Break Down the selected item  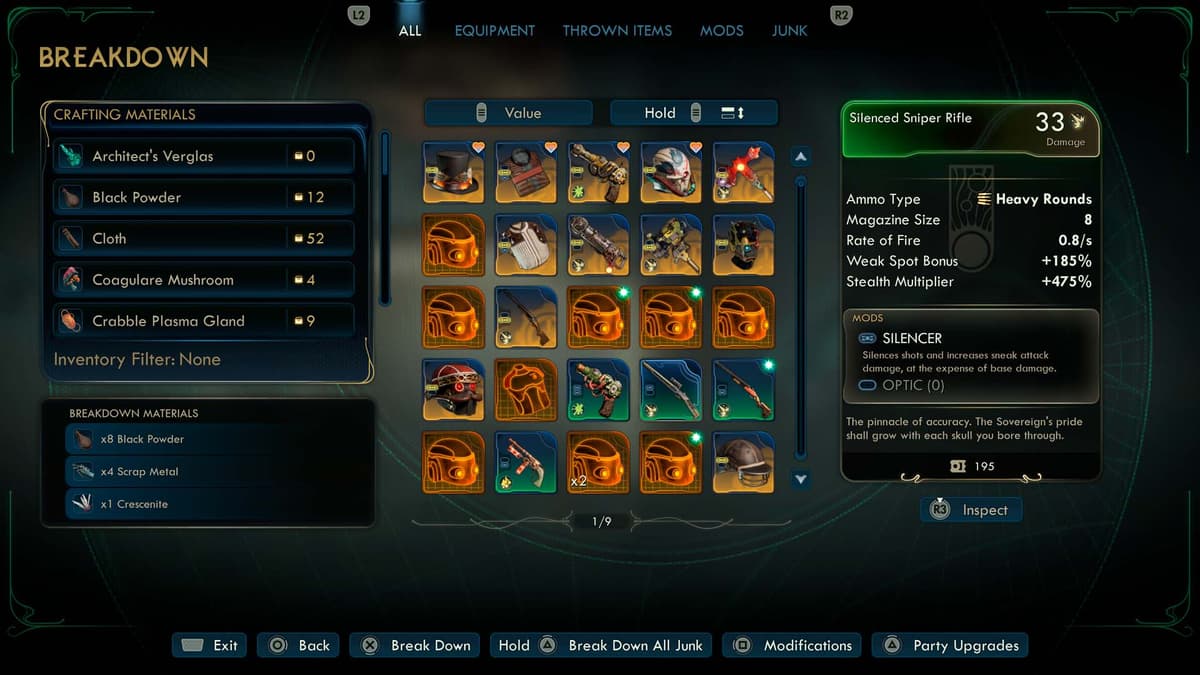tap(415, 645)
